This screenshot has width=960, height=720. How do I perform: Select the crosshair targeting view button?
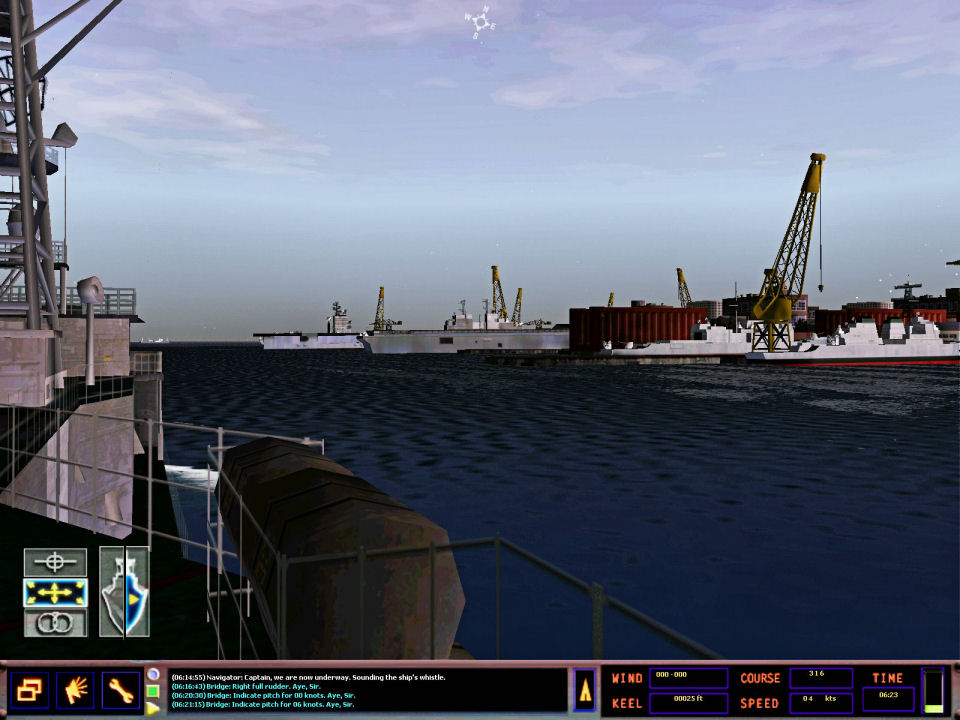coord(55,563)
